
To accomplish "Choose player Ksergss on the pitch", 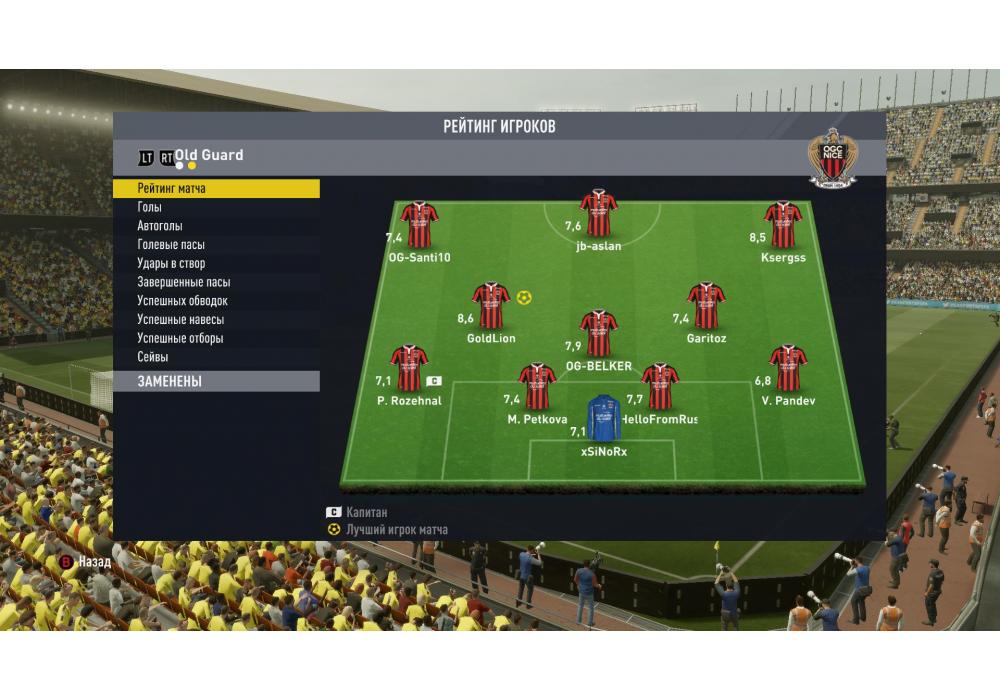I will click(783, 225).
